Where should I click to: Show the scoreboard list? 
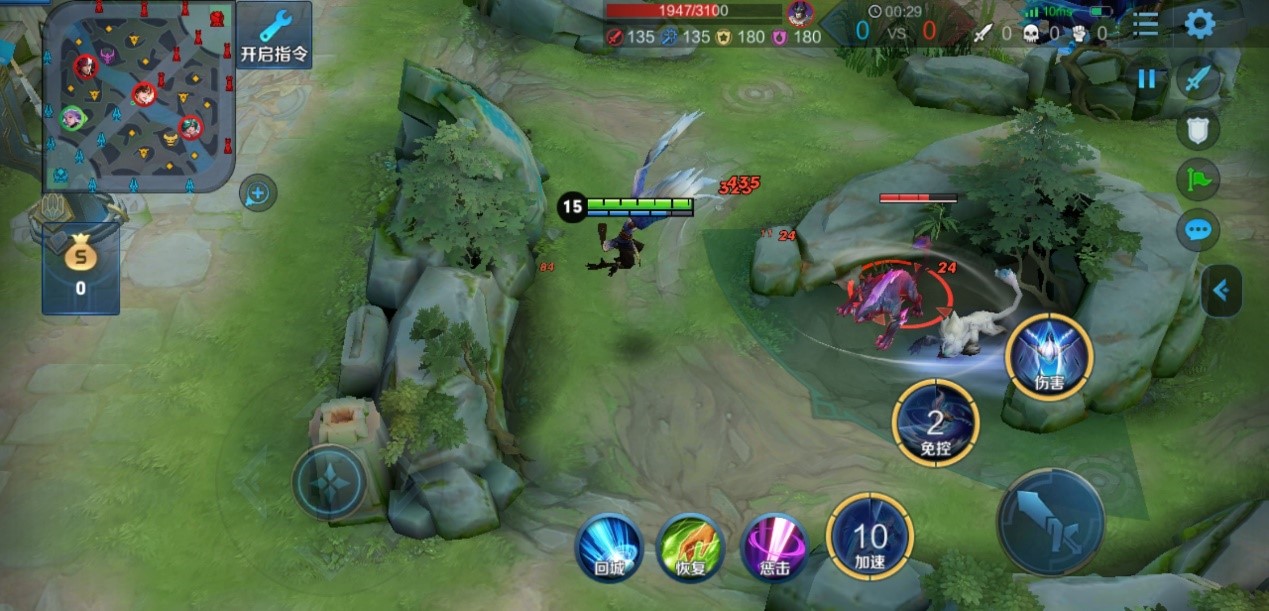coord(1145,24)
